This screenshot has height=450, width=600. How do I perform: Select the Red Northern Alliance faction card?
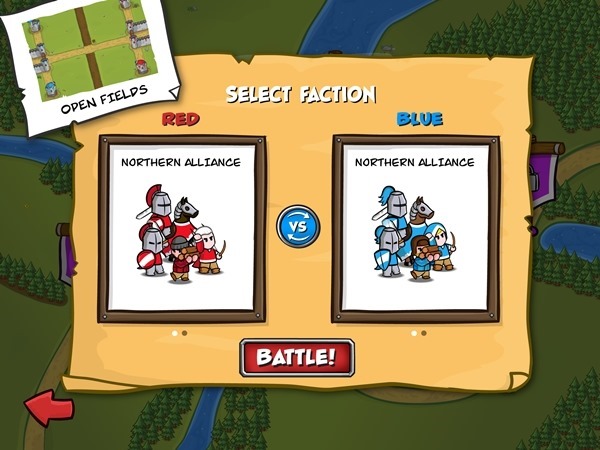[180, 229]
